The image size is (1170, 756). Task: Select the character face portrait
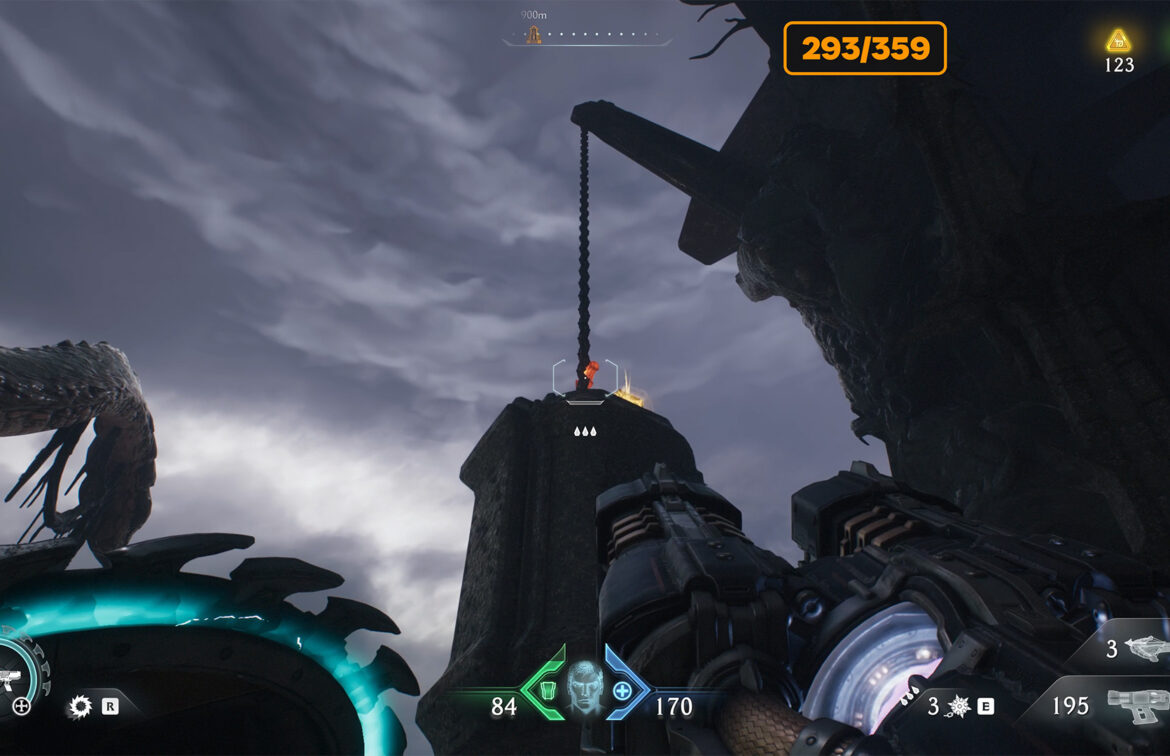(586, 687)
